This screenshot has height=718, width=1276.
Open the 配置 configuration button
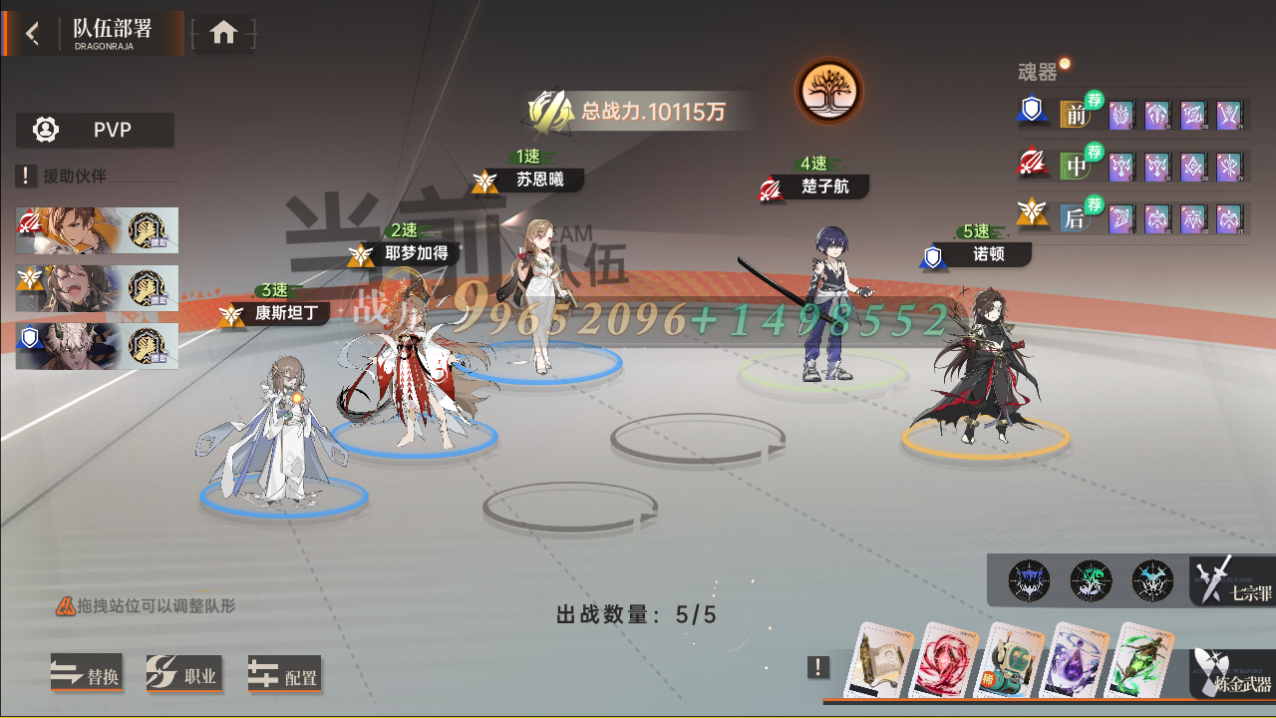[x=284, y=675]
